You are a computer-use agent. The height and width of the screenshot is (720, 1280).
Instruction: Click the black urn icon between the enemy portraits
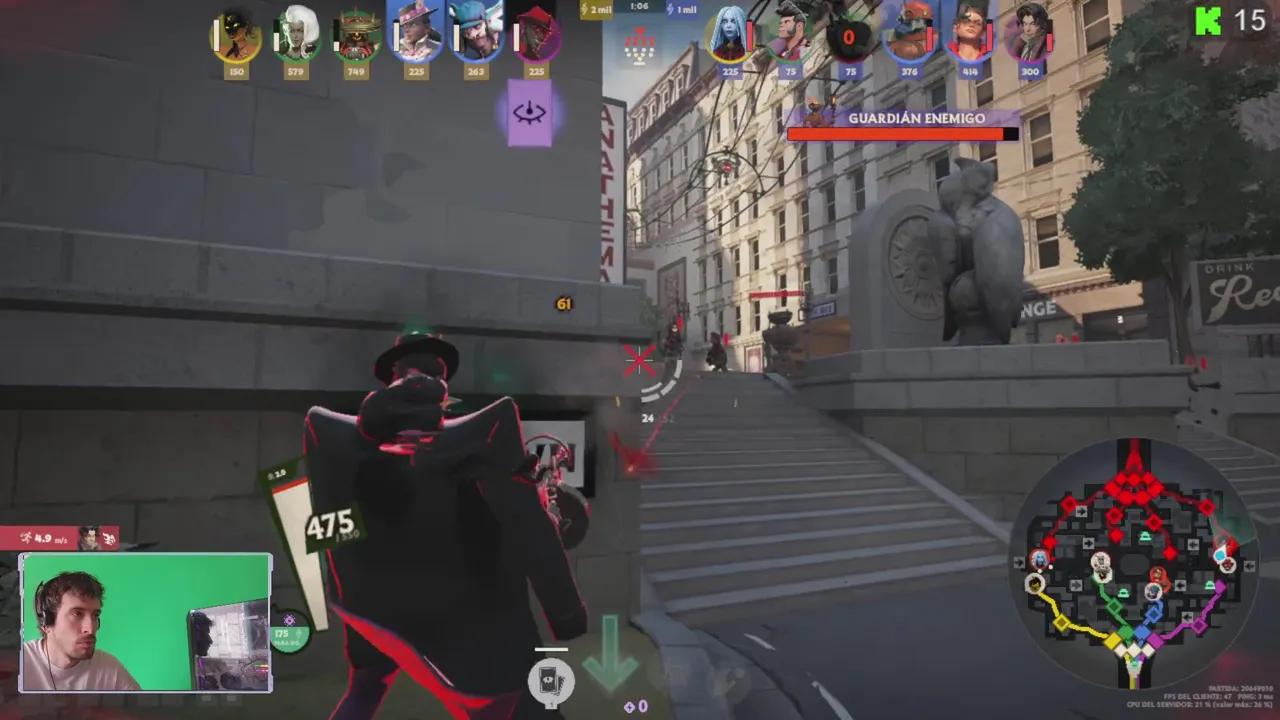849,38
